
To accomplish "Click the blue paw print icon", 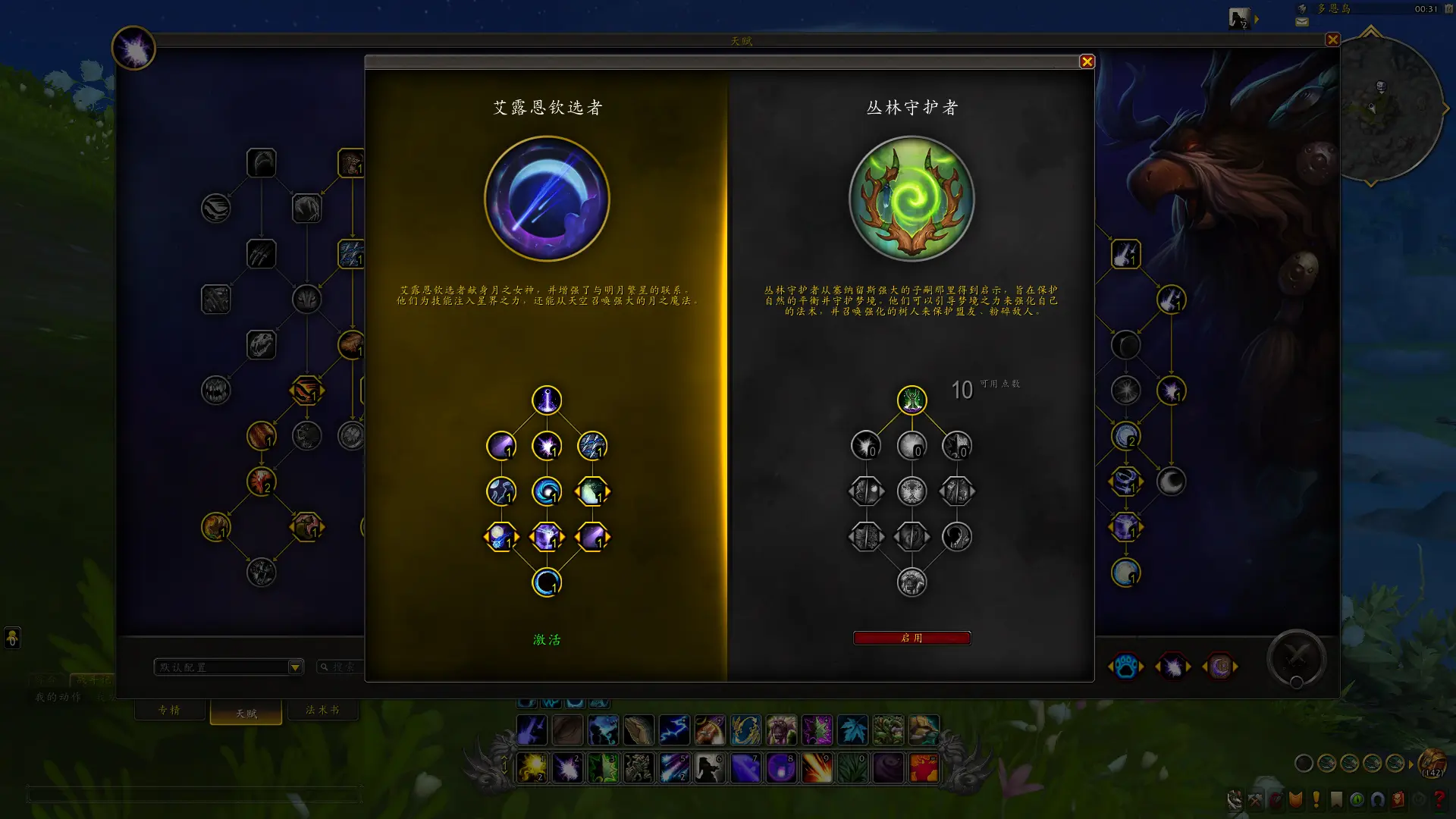I will pos(1126,667).
